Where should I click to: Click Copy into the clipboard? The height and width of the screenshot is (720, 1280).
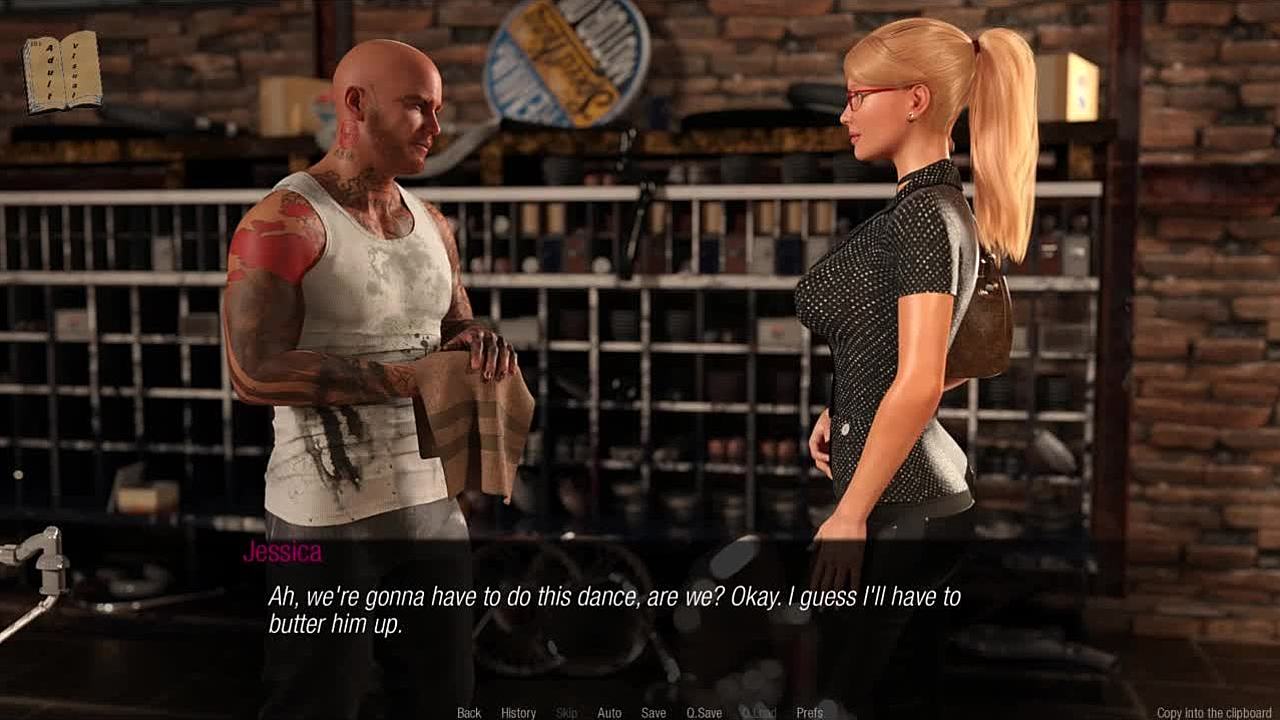(x=1215, y=713)
